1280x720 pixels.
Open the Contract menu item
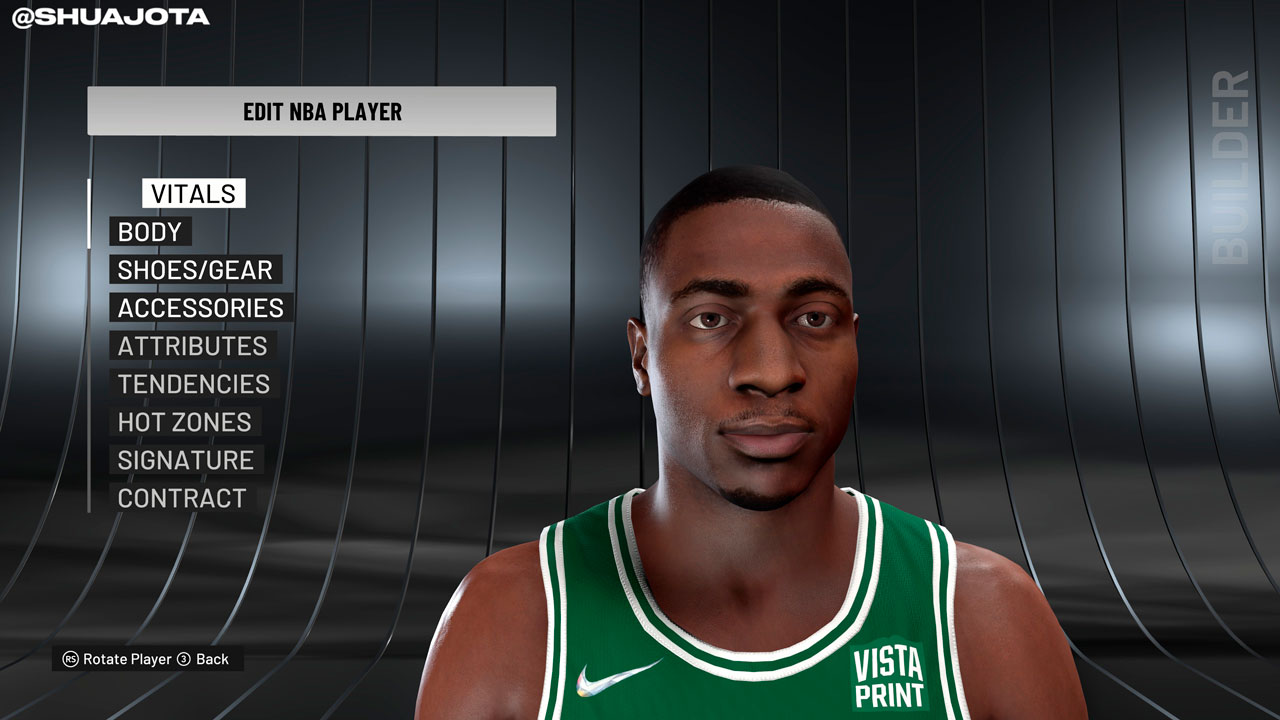(182, 498)
